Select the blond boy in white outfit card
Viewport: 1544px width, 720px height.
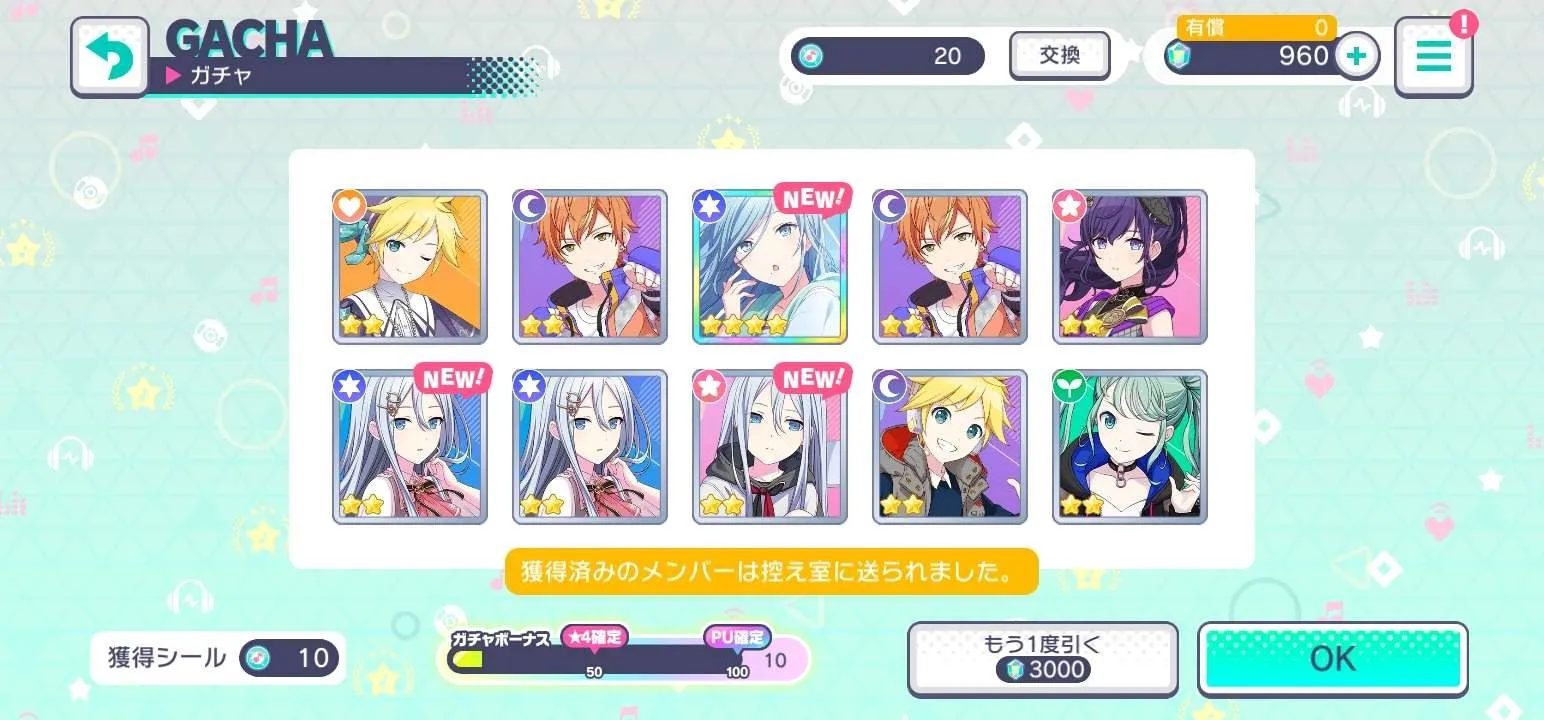(410, 266)
